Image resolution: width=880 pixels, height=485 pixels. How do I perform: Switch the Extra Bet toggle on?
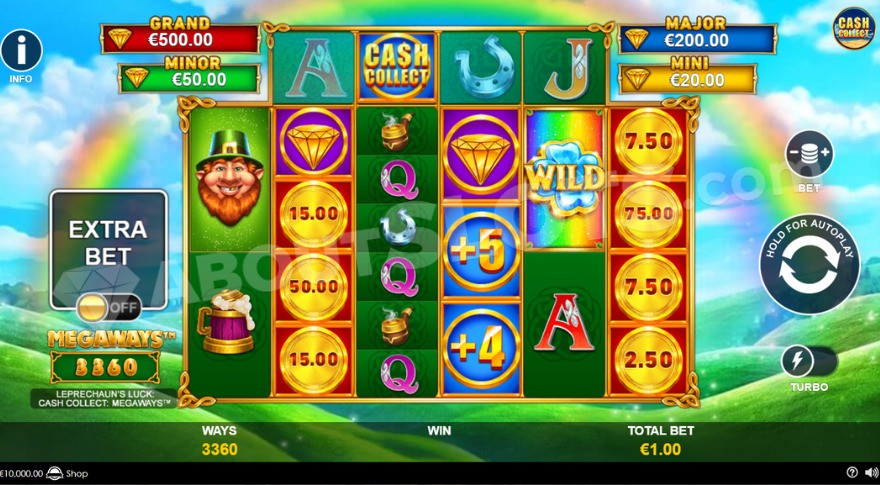coord(108,306)
